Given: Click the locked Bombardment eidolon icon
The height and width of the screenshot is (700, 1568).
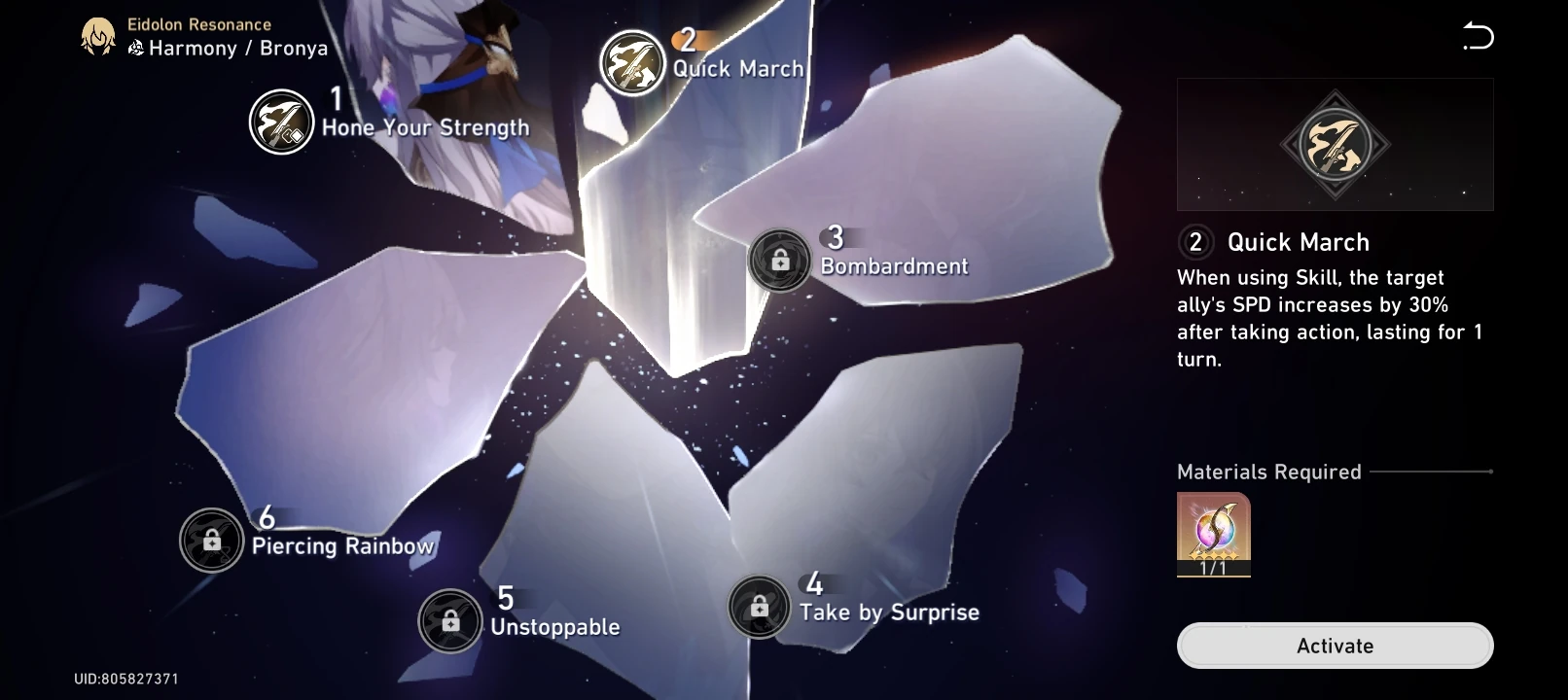Looking at the screenshot, I should 781,262.
